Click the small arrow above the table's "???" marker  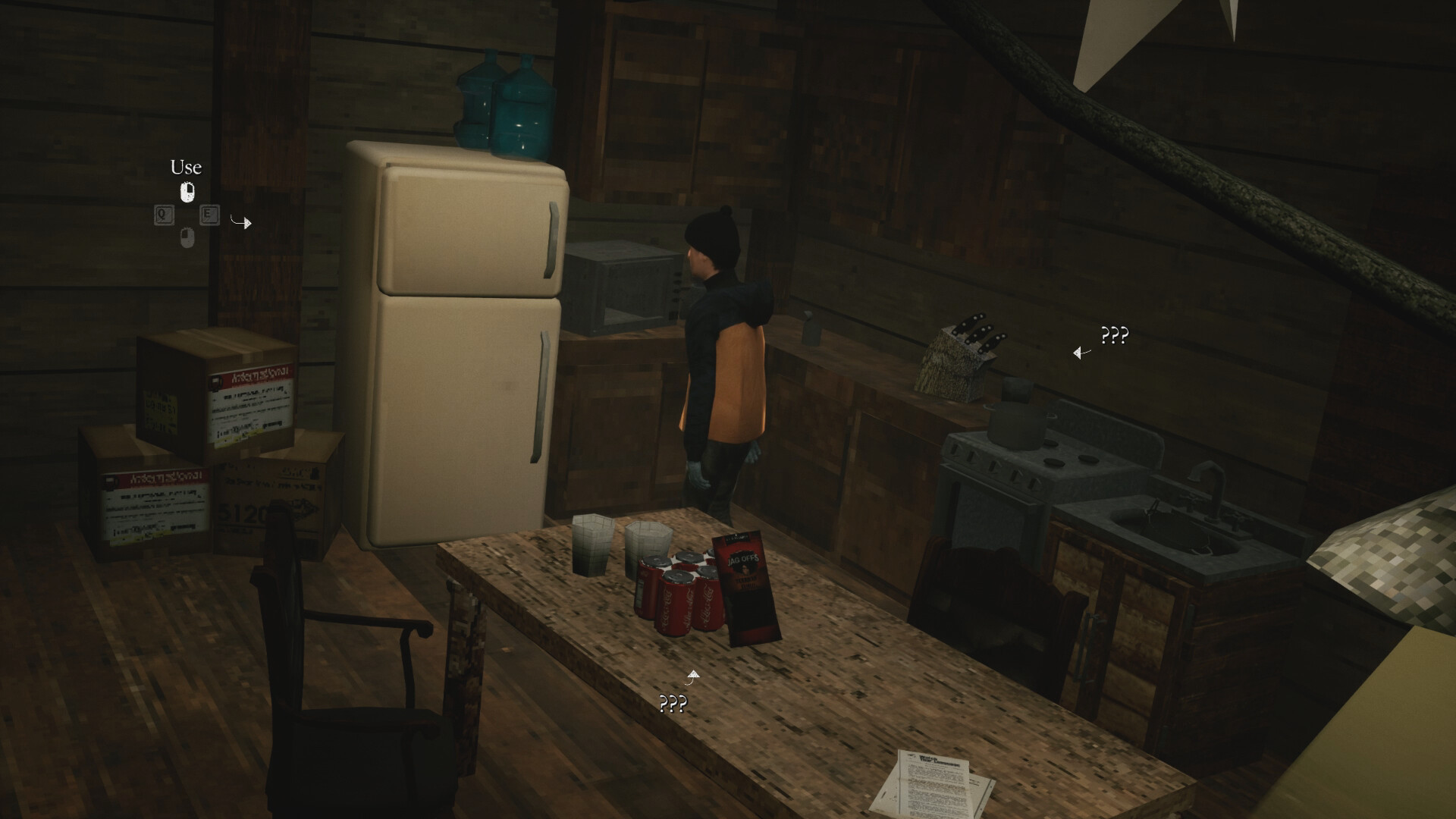[x=692, y=673]
